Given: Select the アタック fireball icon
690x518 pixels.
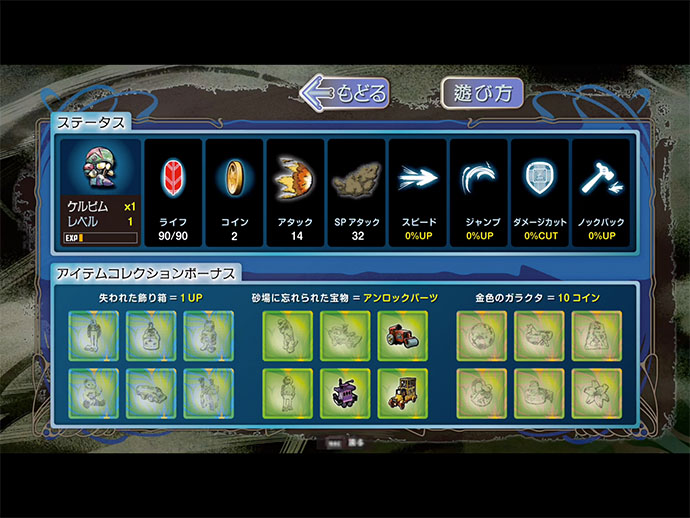Looking at the screenshot, I should point(295,178).
